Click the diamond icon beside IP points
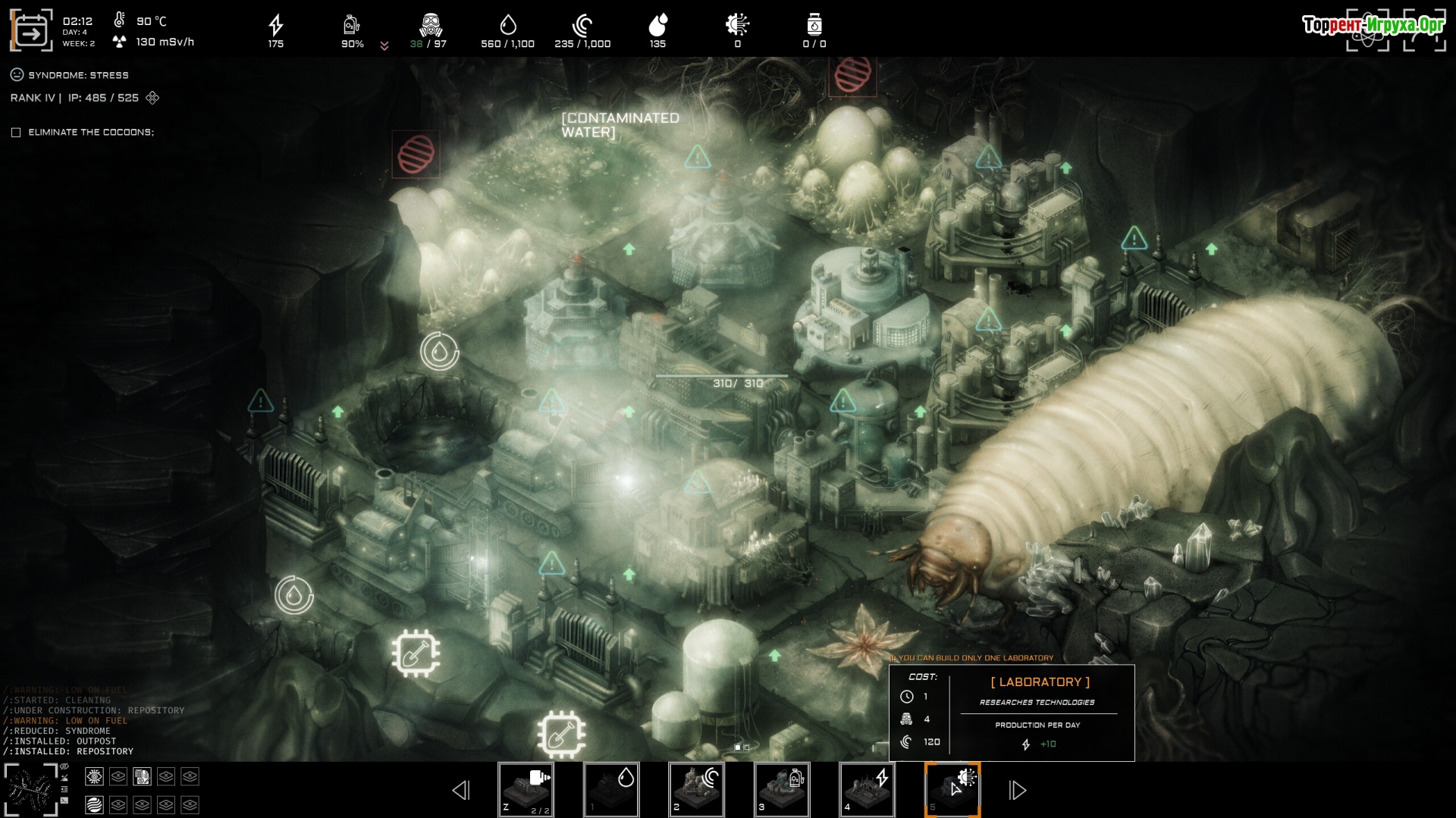The image size is (1456, 818). 152,98
